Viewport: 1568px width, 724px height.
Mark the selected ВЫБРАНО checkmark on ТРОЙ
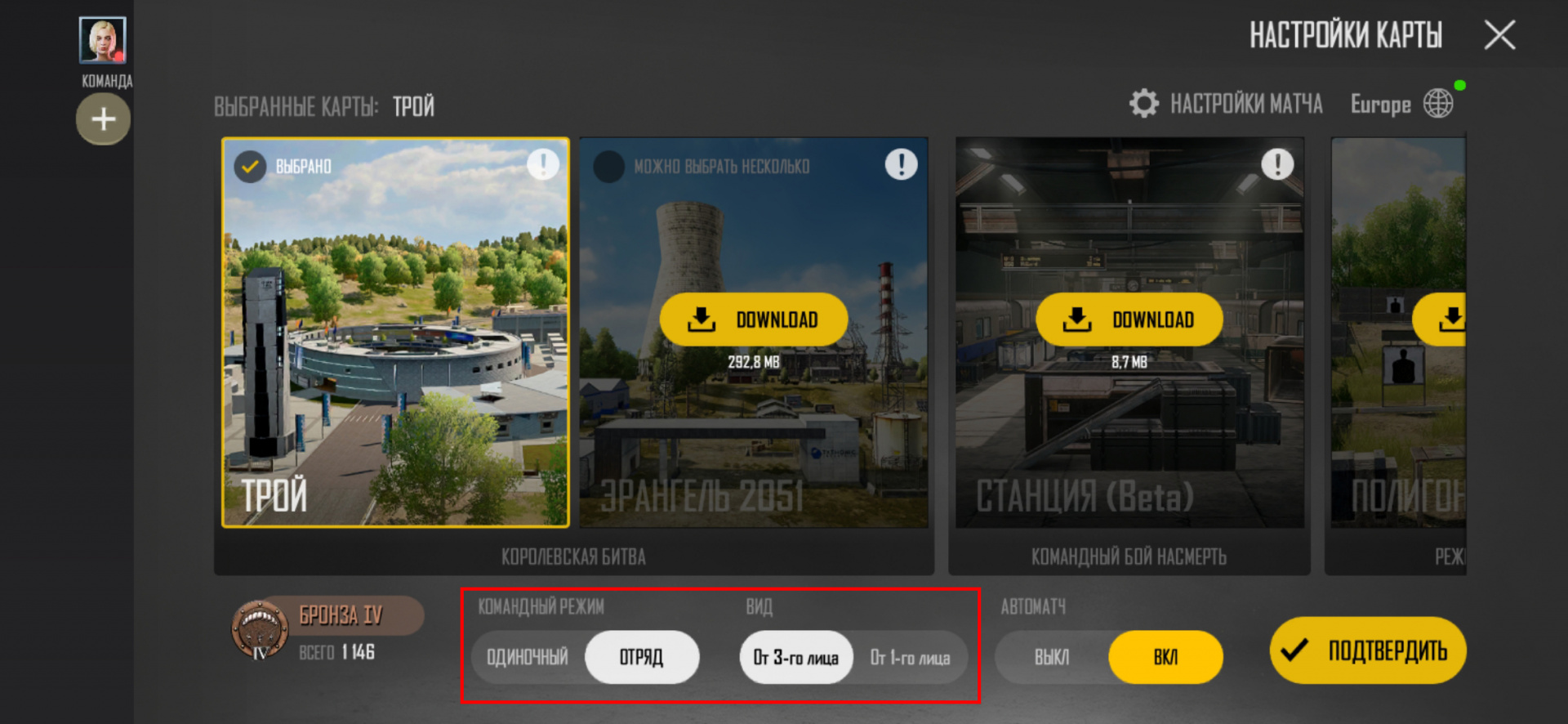(248, 165)
